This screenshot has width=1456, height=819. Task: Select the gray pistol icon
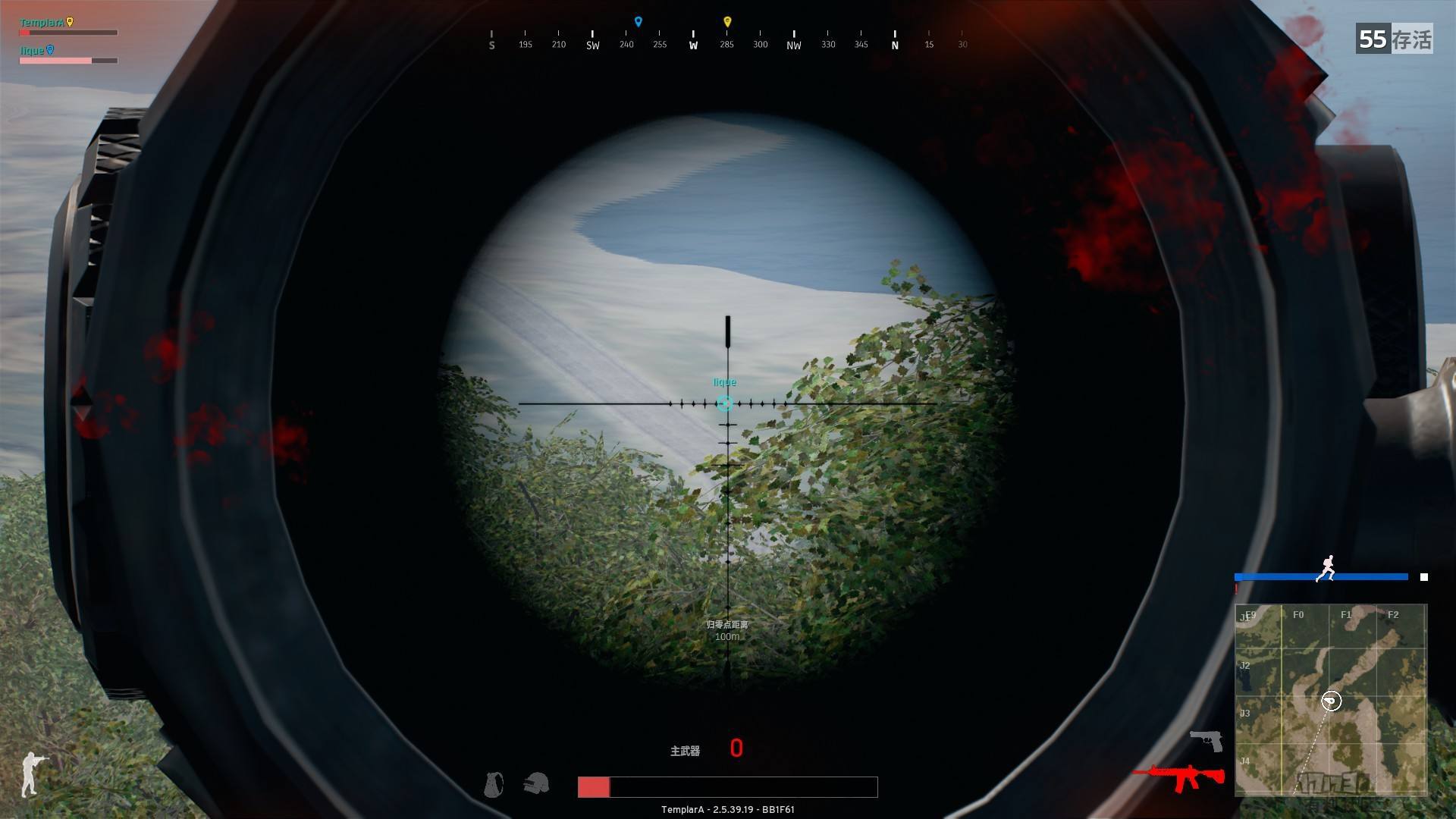pos(1207,742)
